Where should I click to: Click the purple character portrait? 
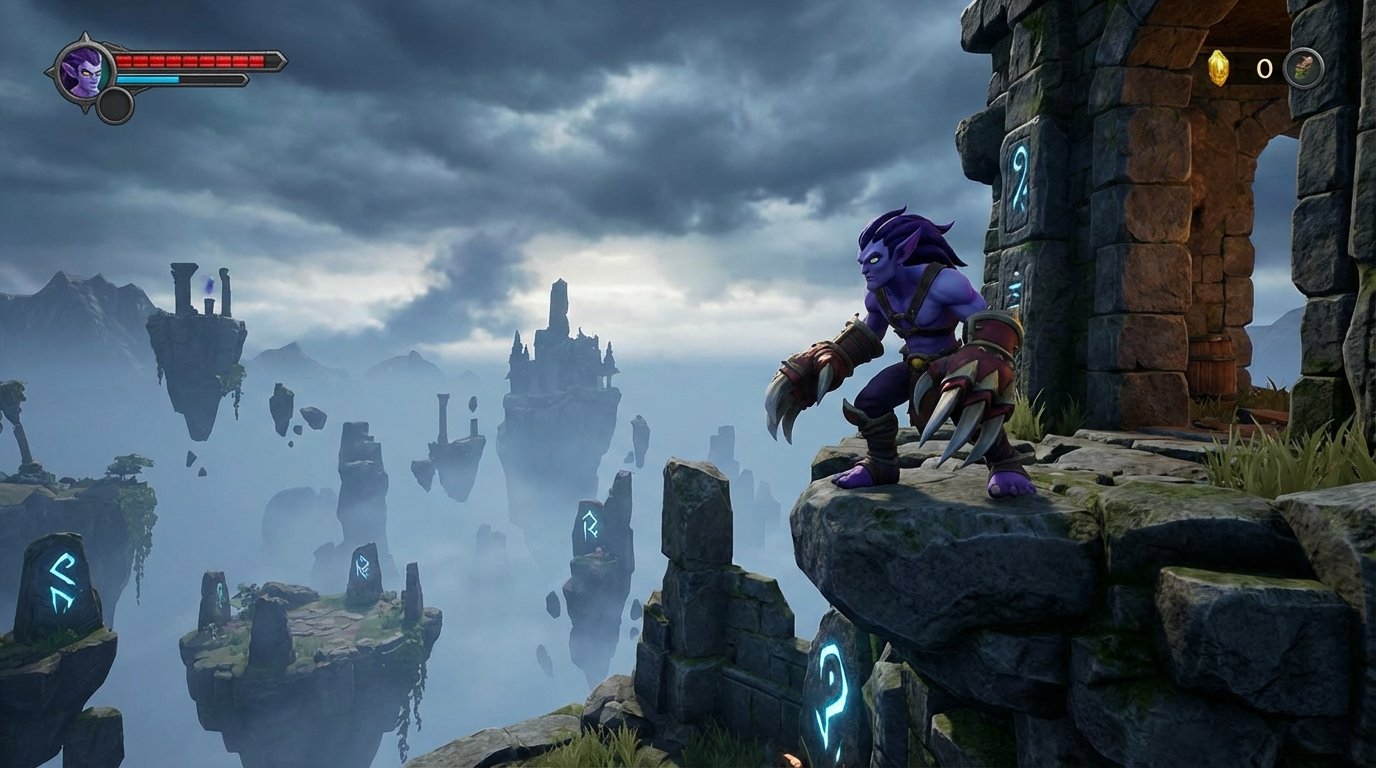(x=81, y=70)
